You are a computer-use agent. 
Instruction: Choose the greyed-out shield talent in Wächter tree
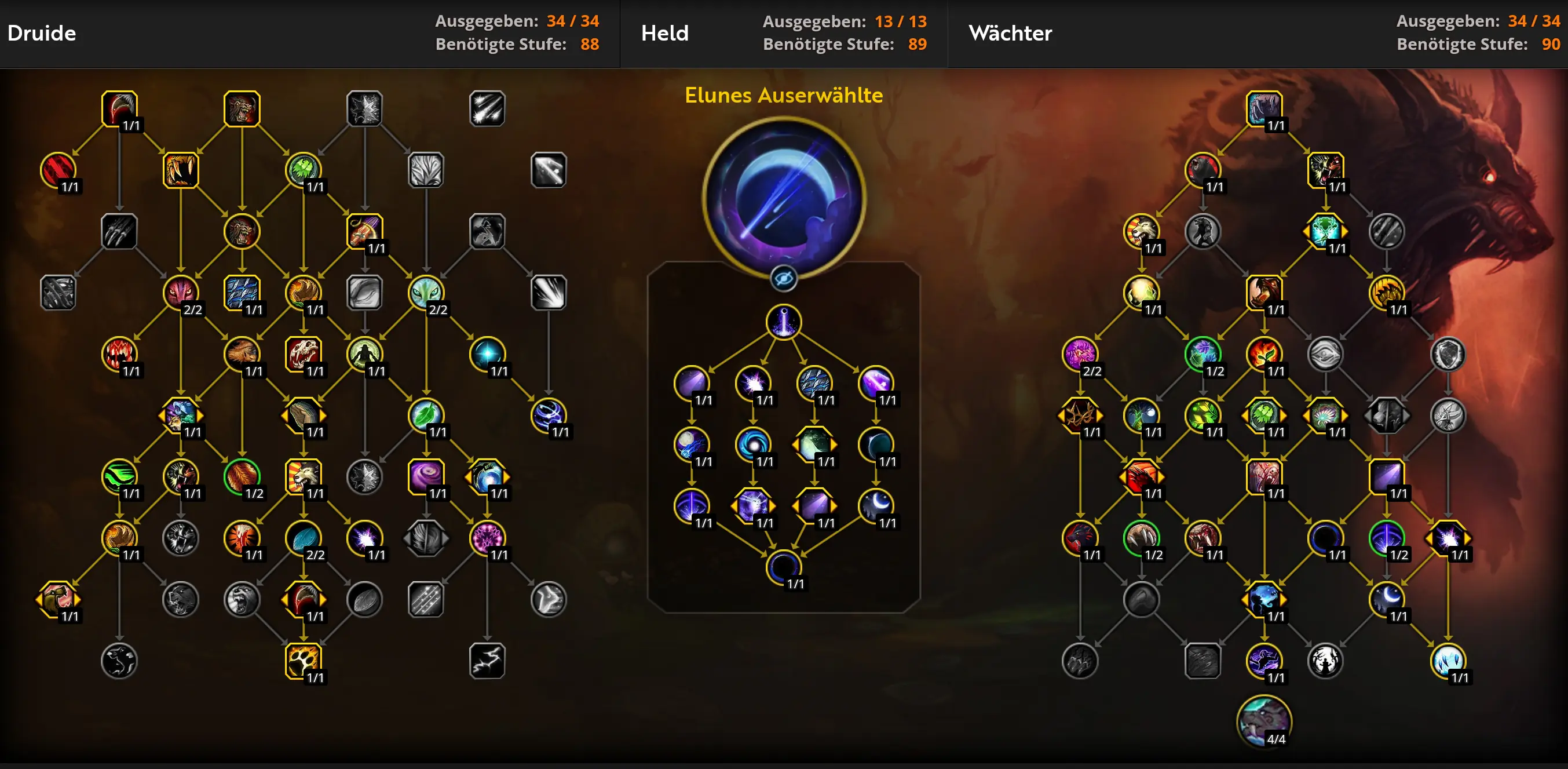click(1448, 353)
